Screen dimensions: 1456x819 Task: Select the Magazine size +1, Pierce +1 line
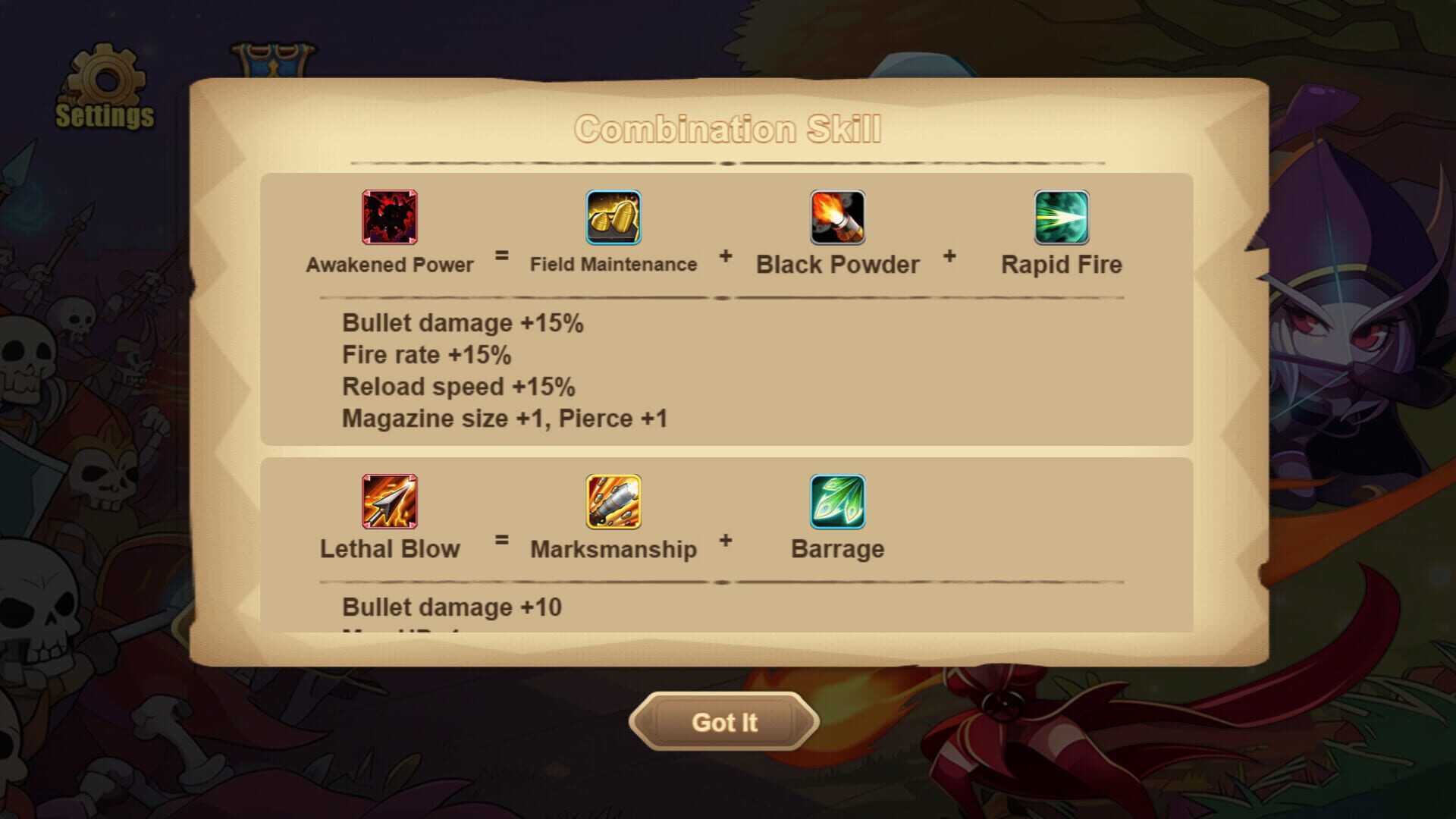tap(503, 418)
